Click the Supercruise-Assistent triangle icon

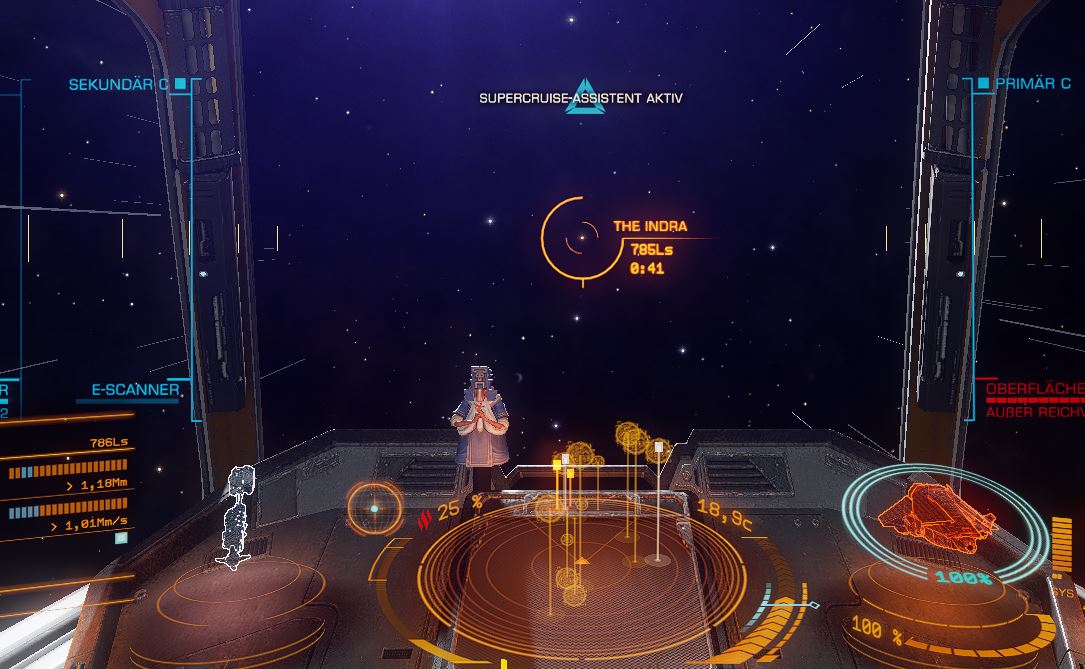click(x=584, y=97)
